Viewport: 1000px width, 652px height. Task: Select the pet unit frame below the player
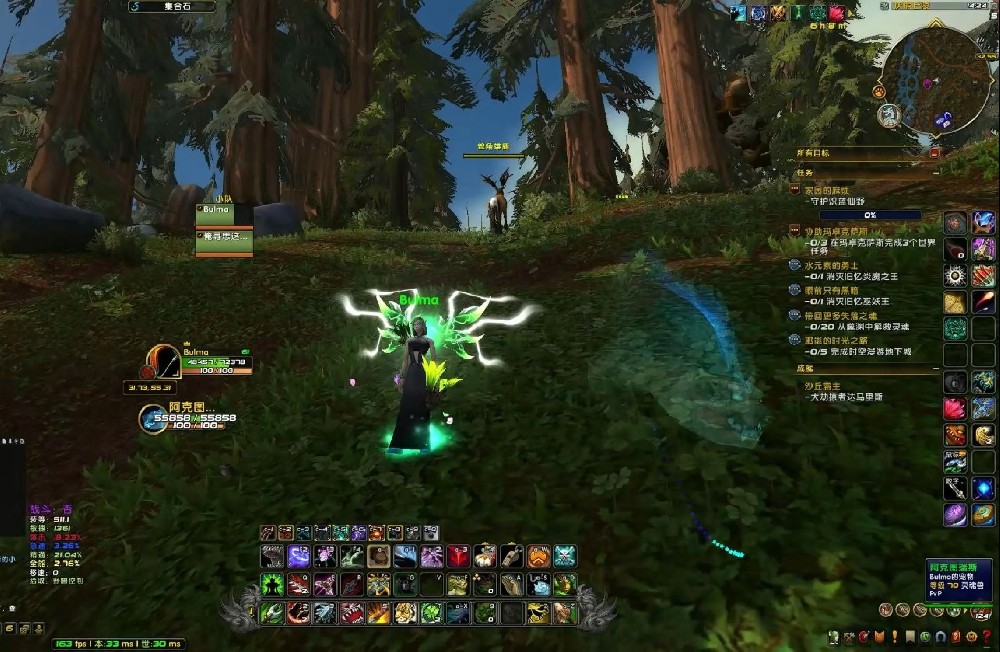coord(155,419)
